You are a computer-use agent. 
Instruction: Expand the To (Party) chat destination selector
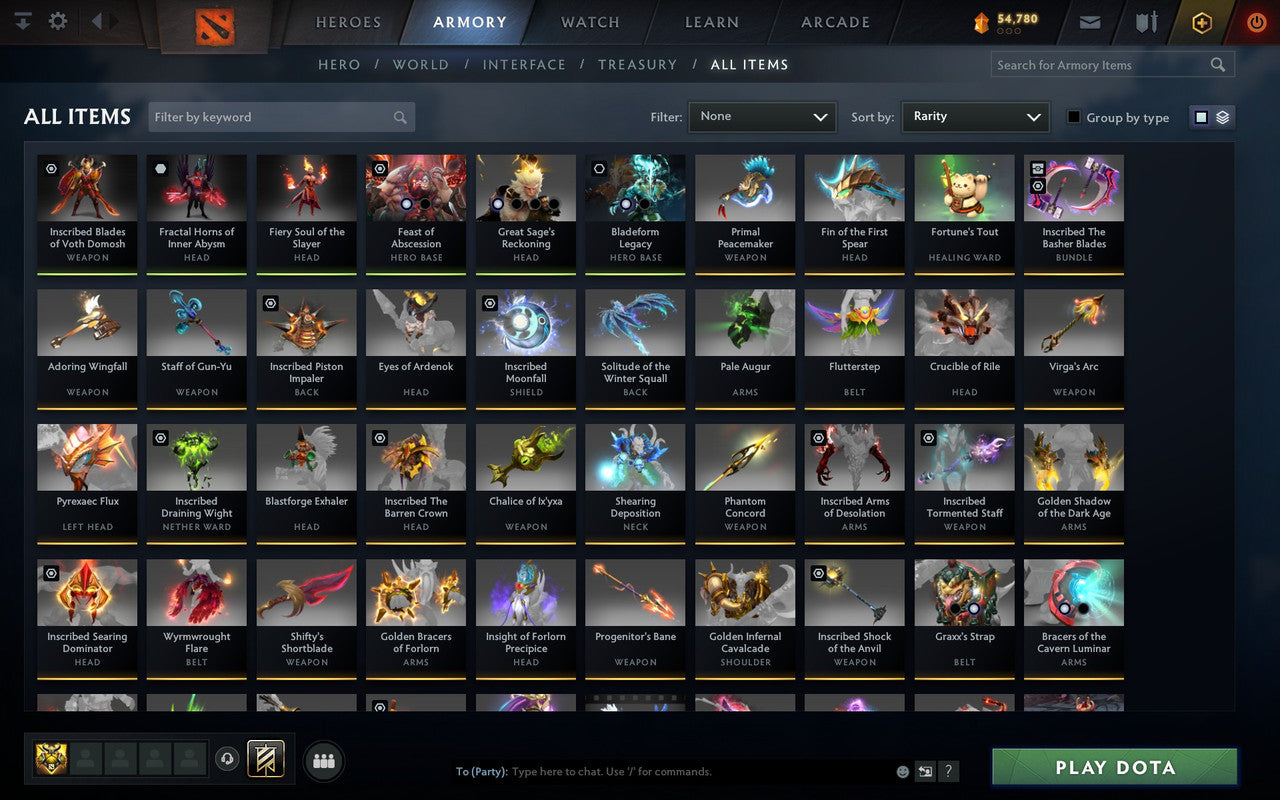483,771
